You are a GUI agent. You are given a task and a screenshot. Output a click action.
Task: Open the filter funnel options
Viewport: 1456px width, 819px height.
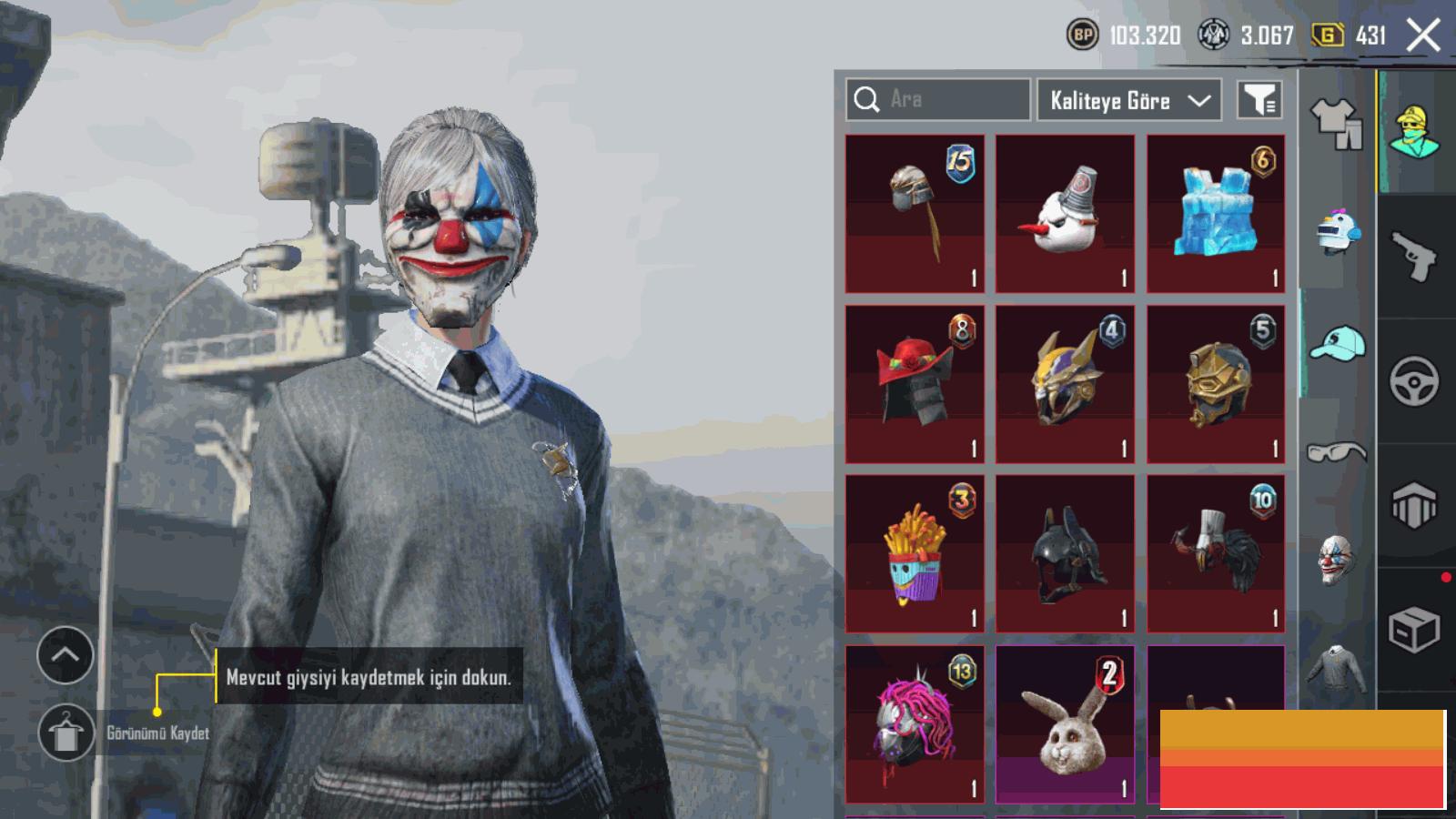tap(1259, 100)
